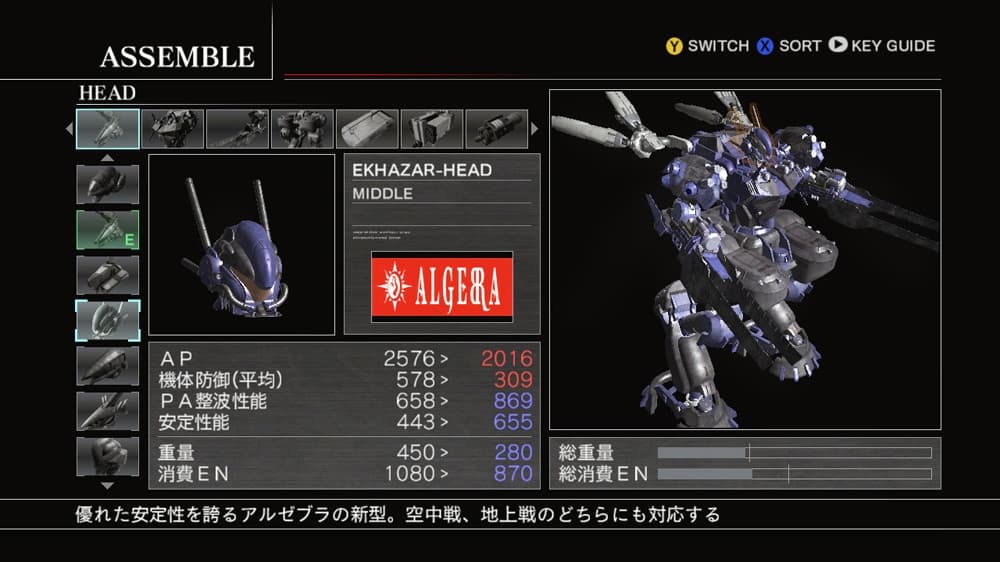
Task: Click the large EKHAZAR-HEAD preview image
Action: coord(241,244)
